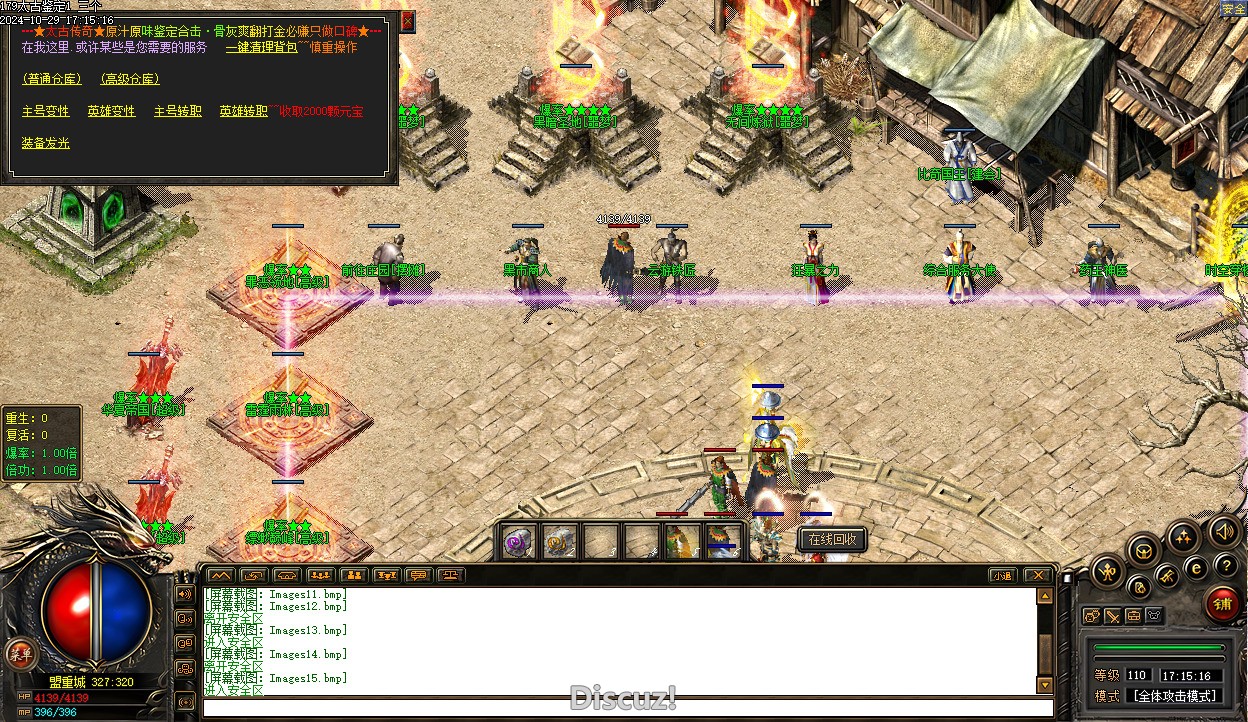
Task: Choose the 英雄转职 hero class change
Action: [x=244, y=111]
